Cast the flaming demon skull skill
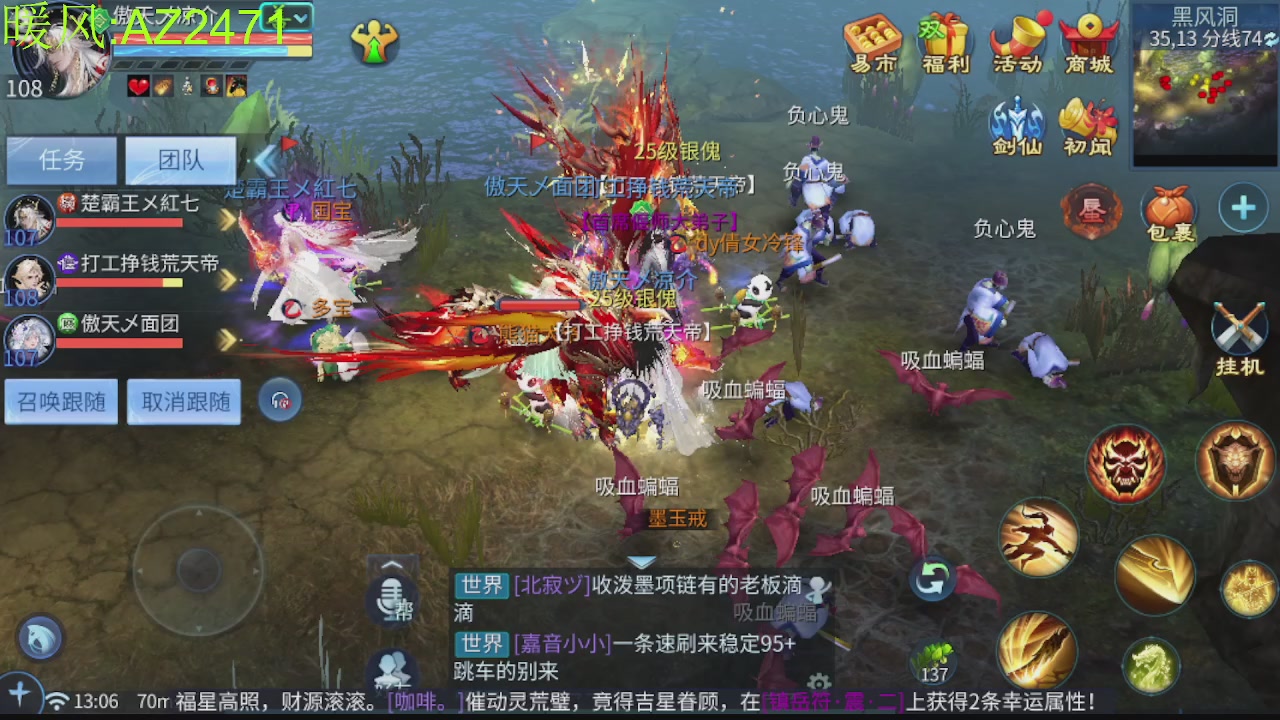Screen dimensions: 1280x720 click(1124, 466)
